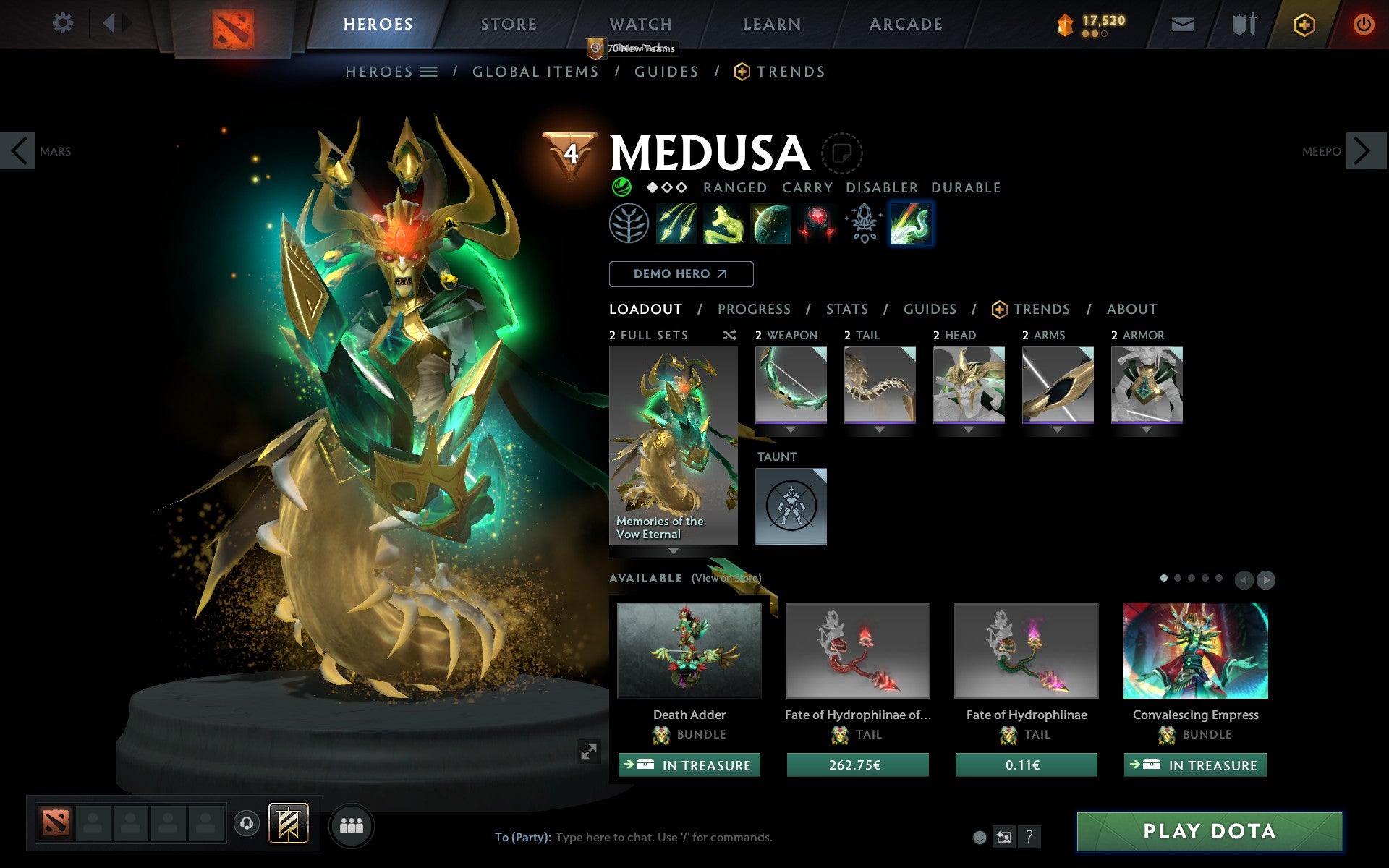1389x868 pixels.
Task: Open Medusa's talent tree icon
Action: 629,224
